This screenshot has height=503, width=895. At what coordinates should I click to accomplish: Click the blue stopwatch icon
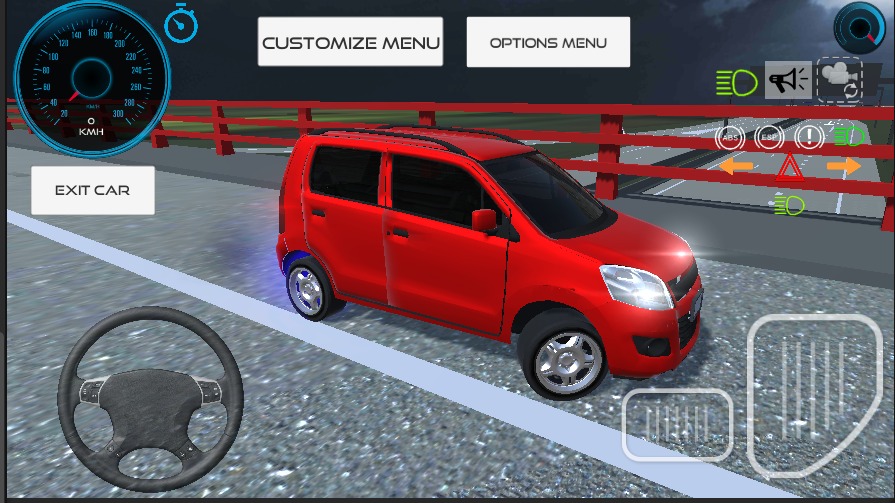(x=181, y=24)
